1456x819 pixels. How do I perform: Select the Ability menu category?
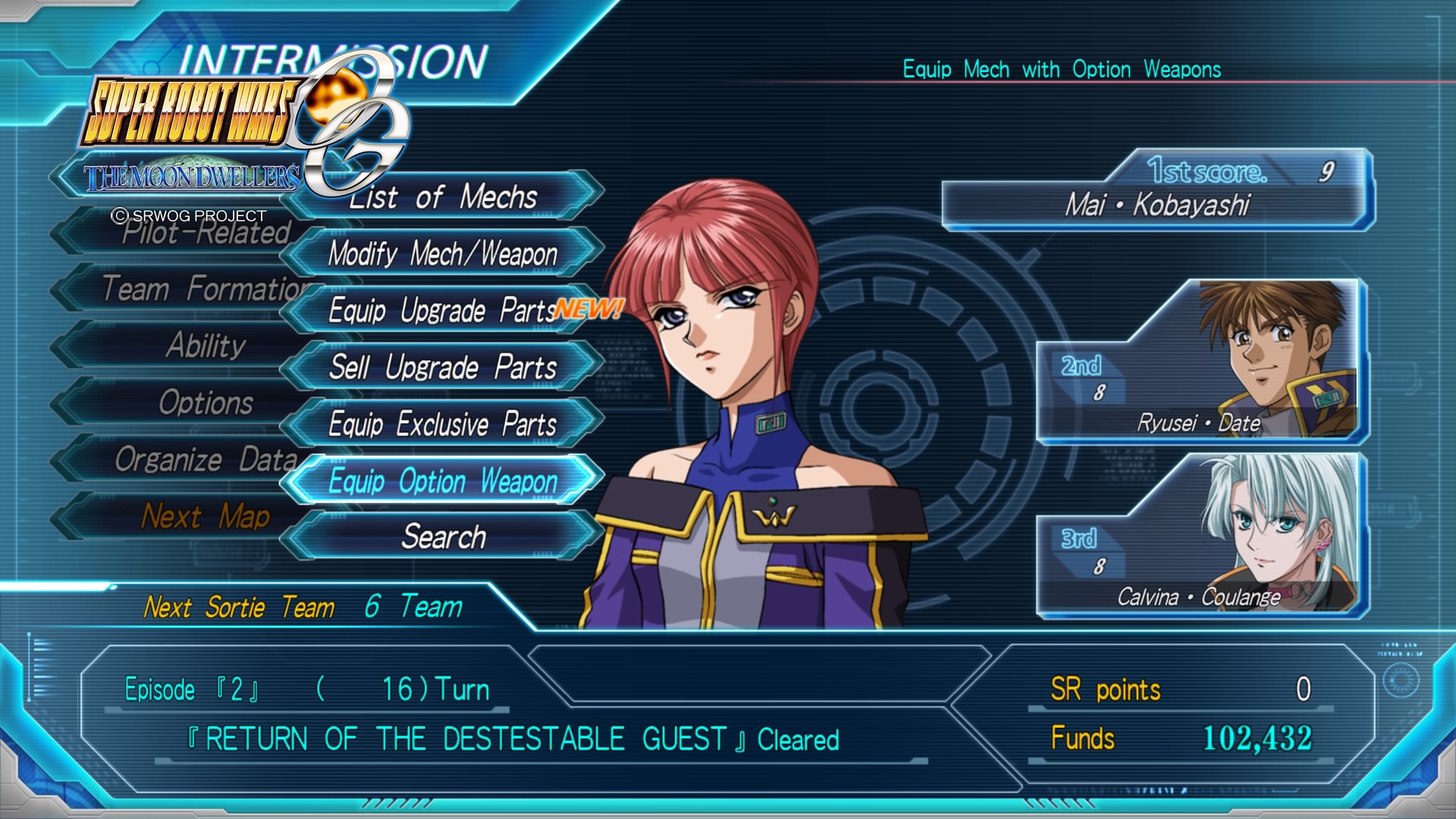pyautogui.click(x=206, y=346)
